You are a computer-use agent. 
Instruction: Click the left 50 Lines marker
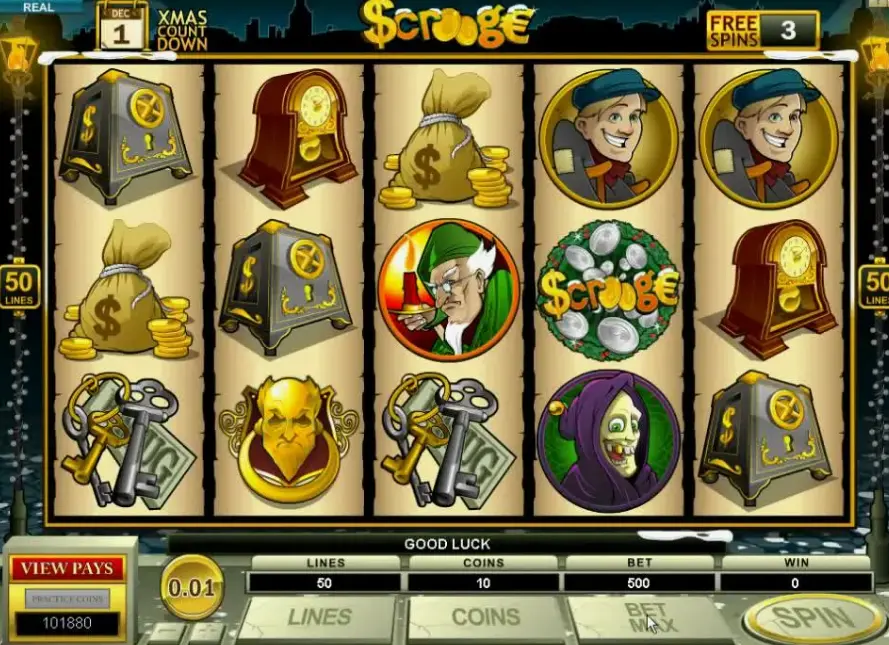[x=20, y=285]
